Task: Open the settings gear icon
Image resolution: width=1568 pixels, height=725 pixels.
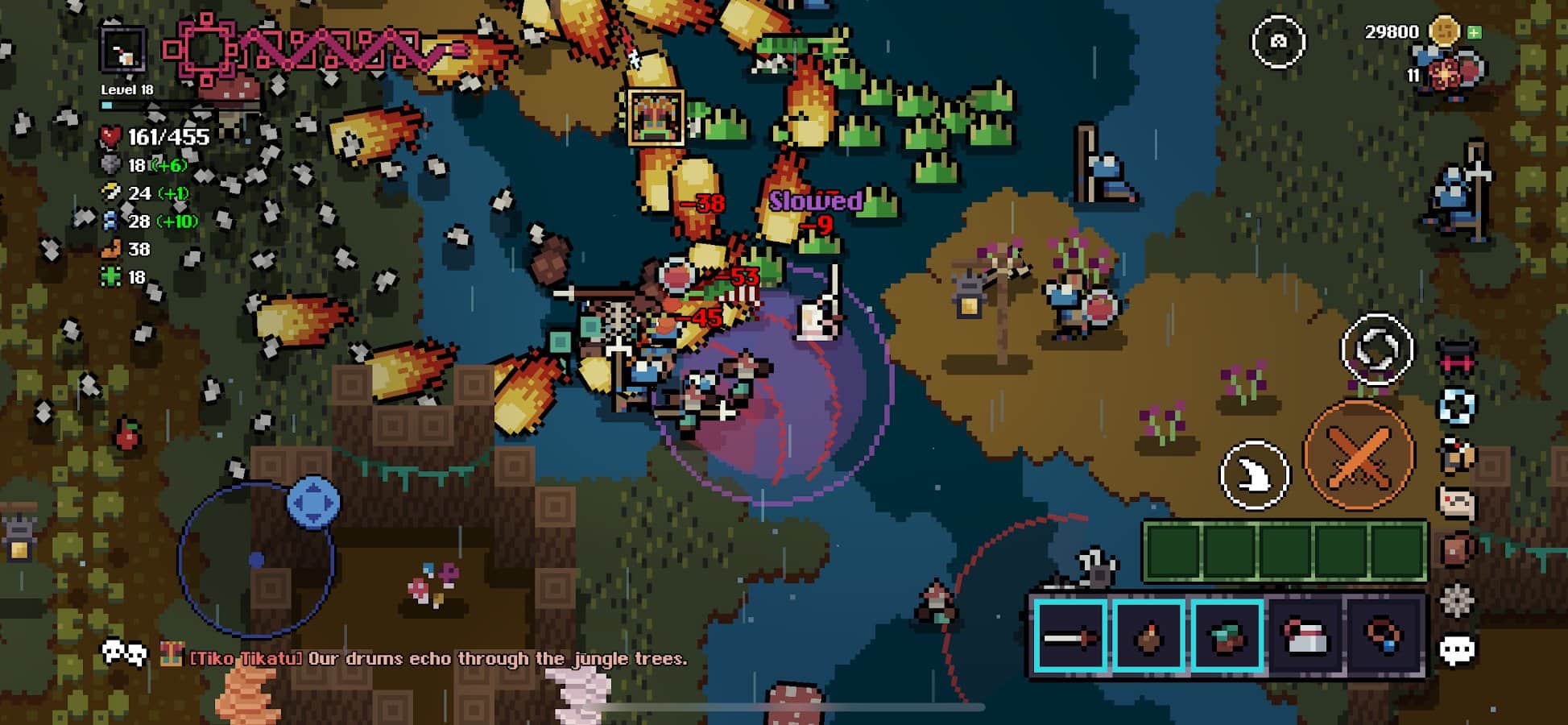Action: click(x=1457, y=601)
